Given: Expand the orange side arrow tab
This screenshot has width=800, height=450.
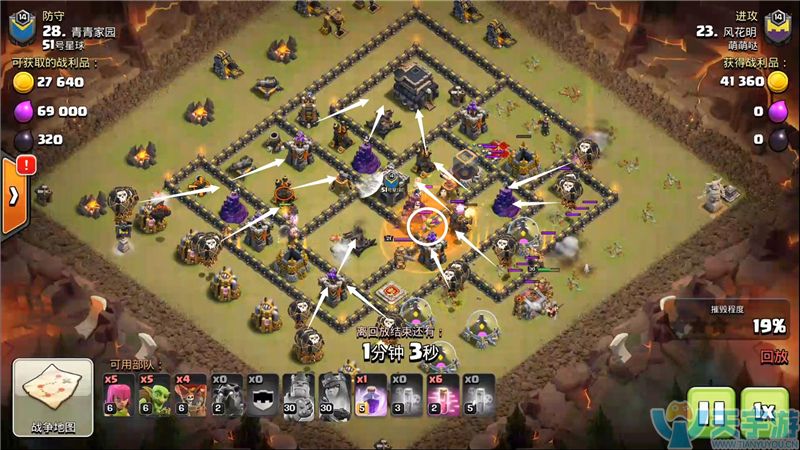Looking at the screenshot, I should [13, 195].
